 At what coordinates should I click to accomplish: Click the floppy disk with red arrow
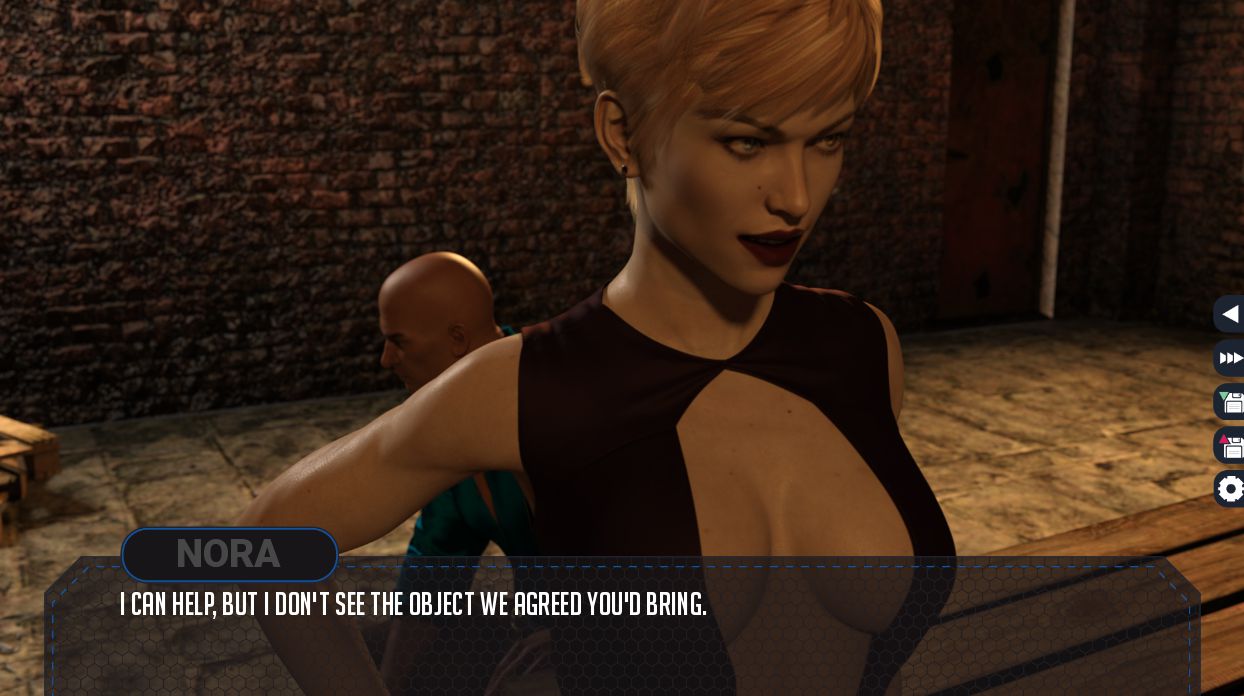pos(1231,446)
